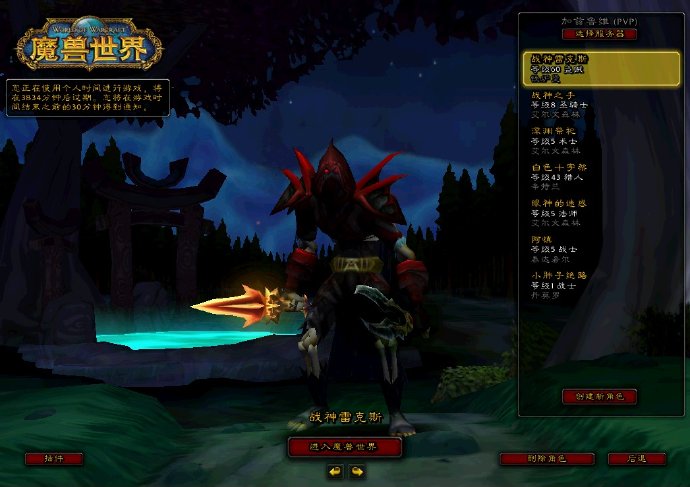Rotate character with the right arrow button

pyautogui.click(x=356, y=471)
